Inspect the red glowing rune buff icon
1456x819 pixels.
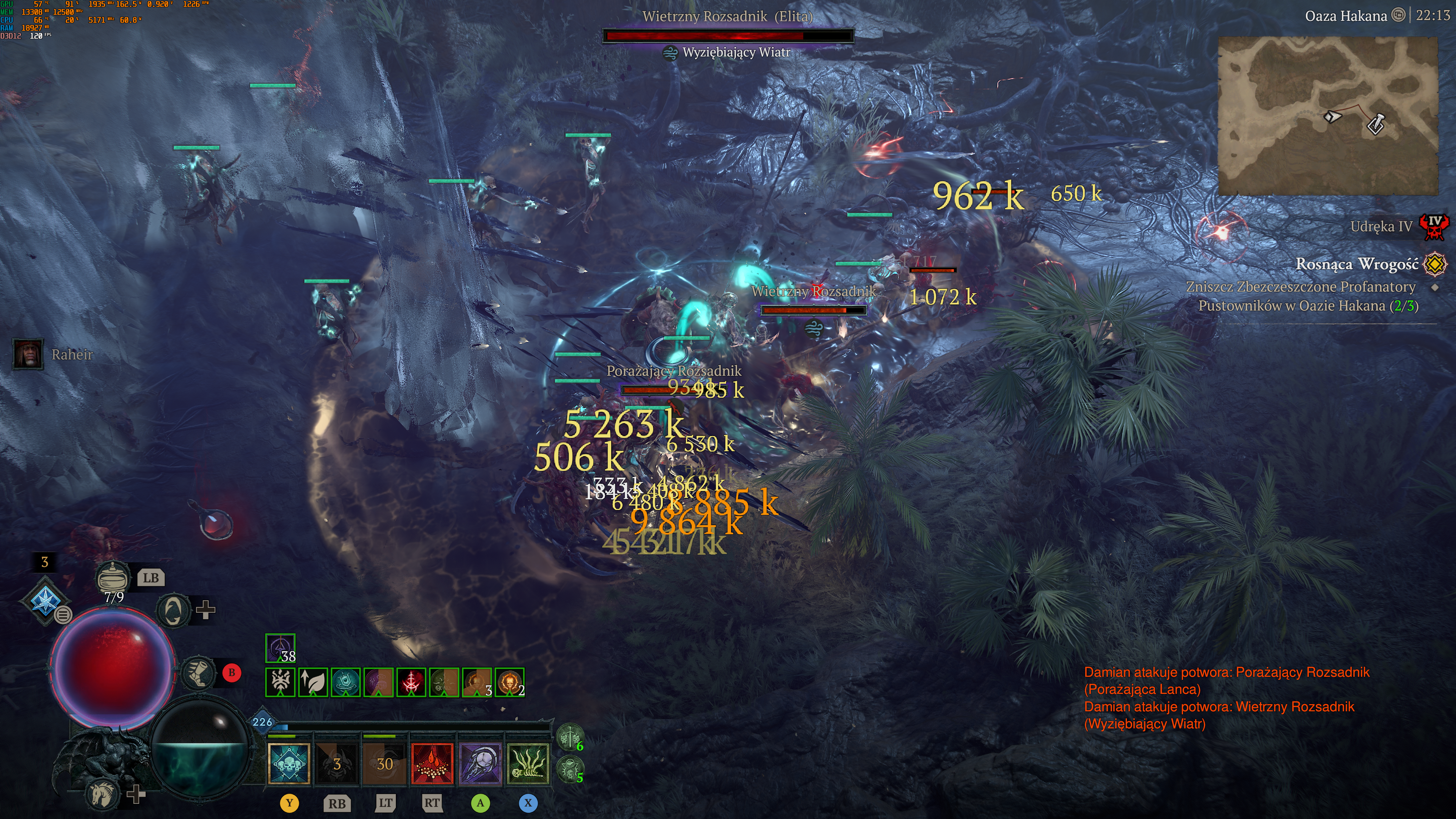[411, 682]
